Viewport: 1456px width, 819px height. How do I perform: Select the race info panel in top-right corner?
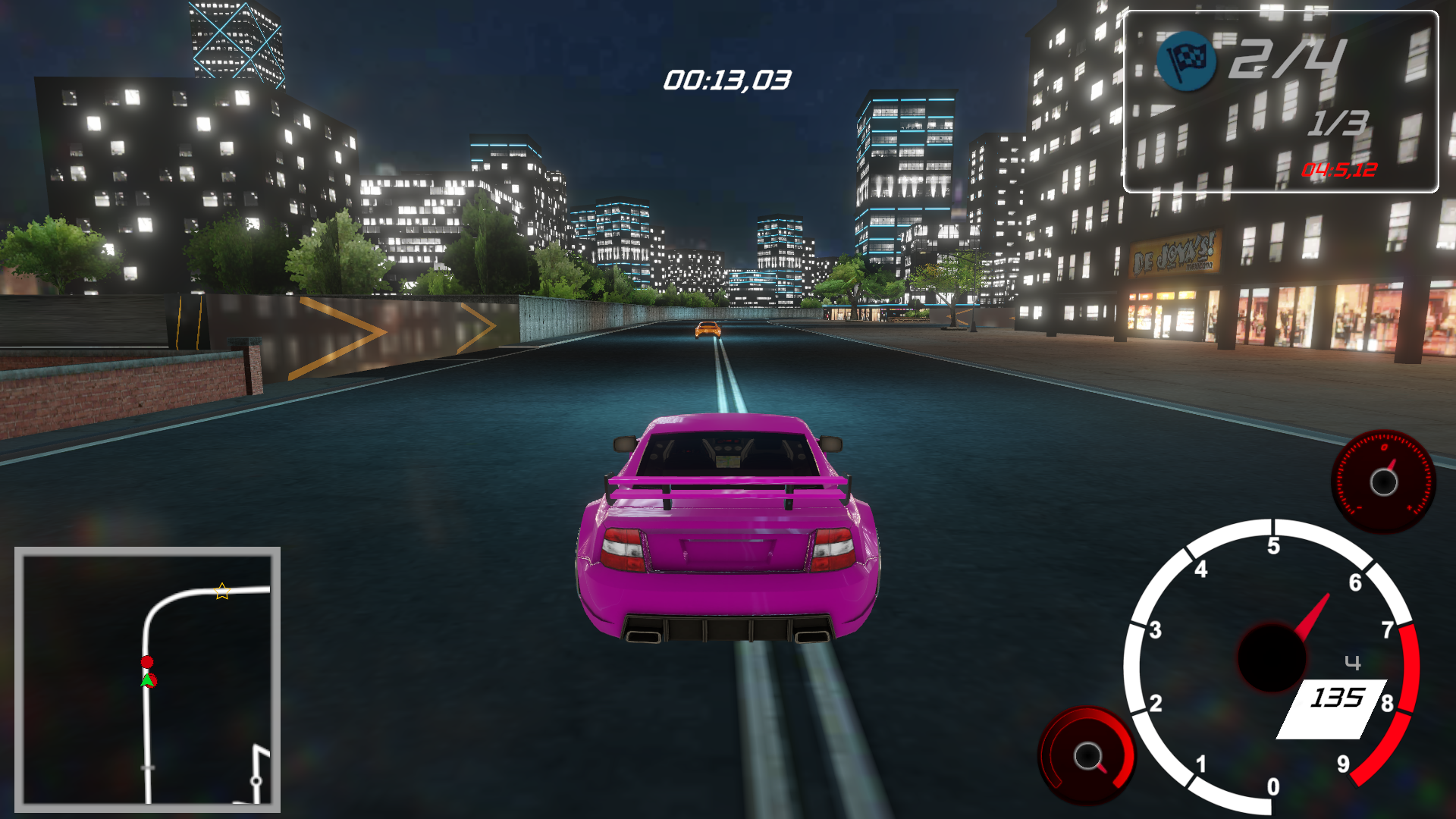click(1282, 99)
